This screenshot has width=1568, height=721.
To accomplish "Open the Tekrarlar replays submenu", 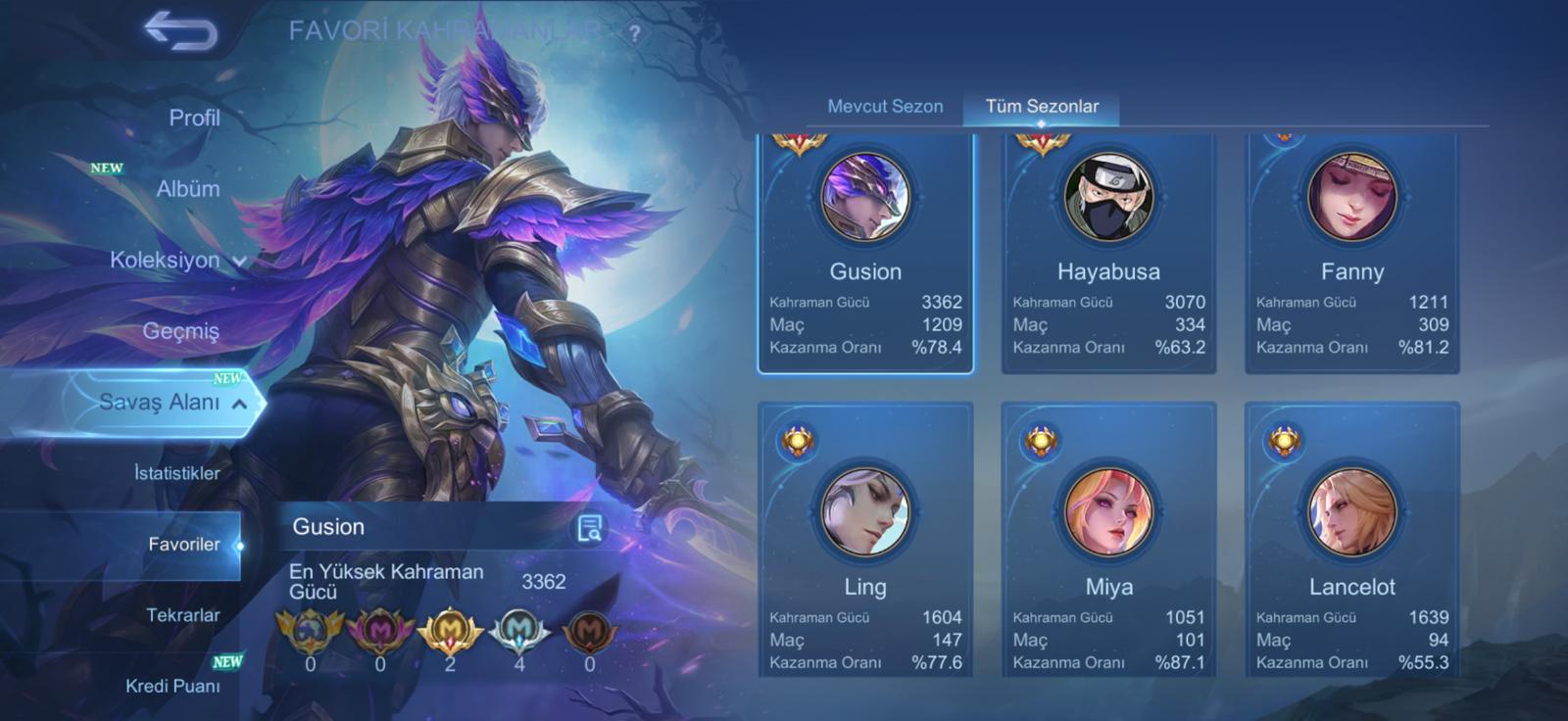I will [x=182, y=615].
